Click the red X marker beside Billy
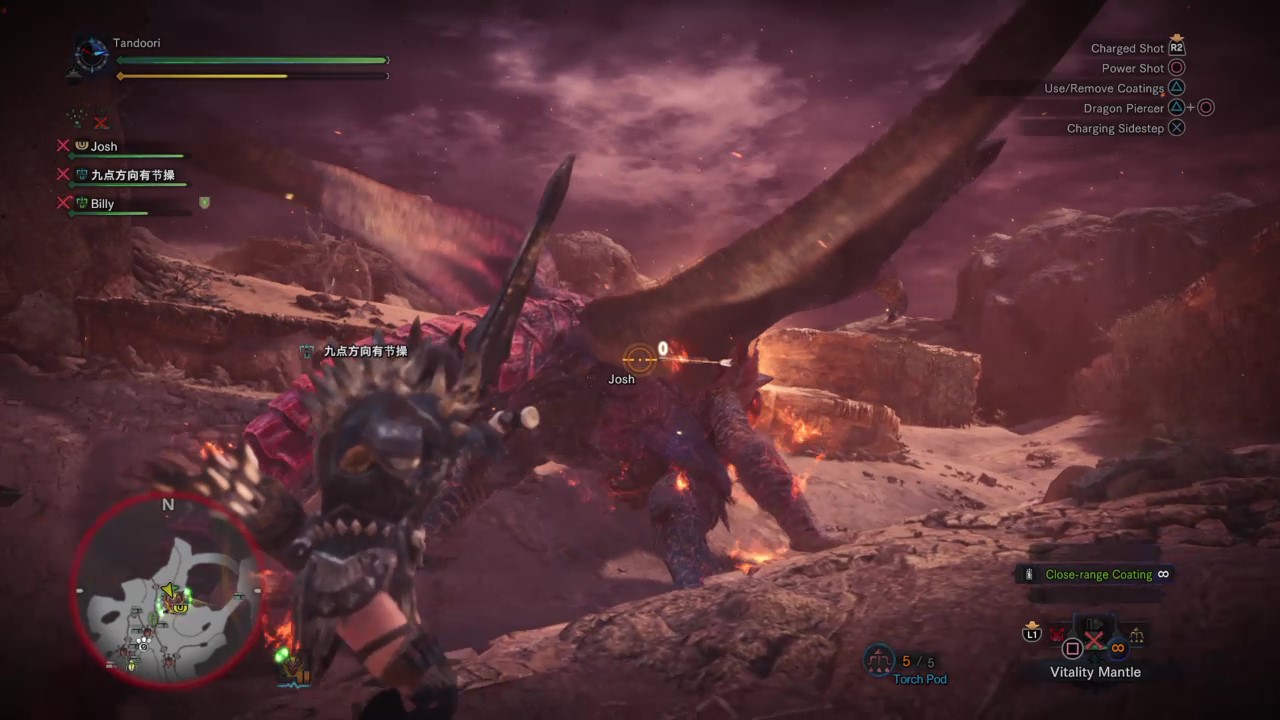 pyautogui.click(x=63, y=203)
